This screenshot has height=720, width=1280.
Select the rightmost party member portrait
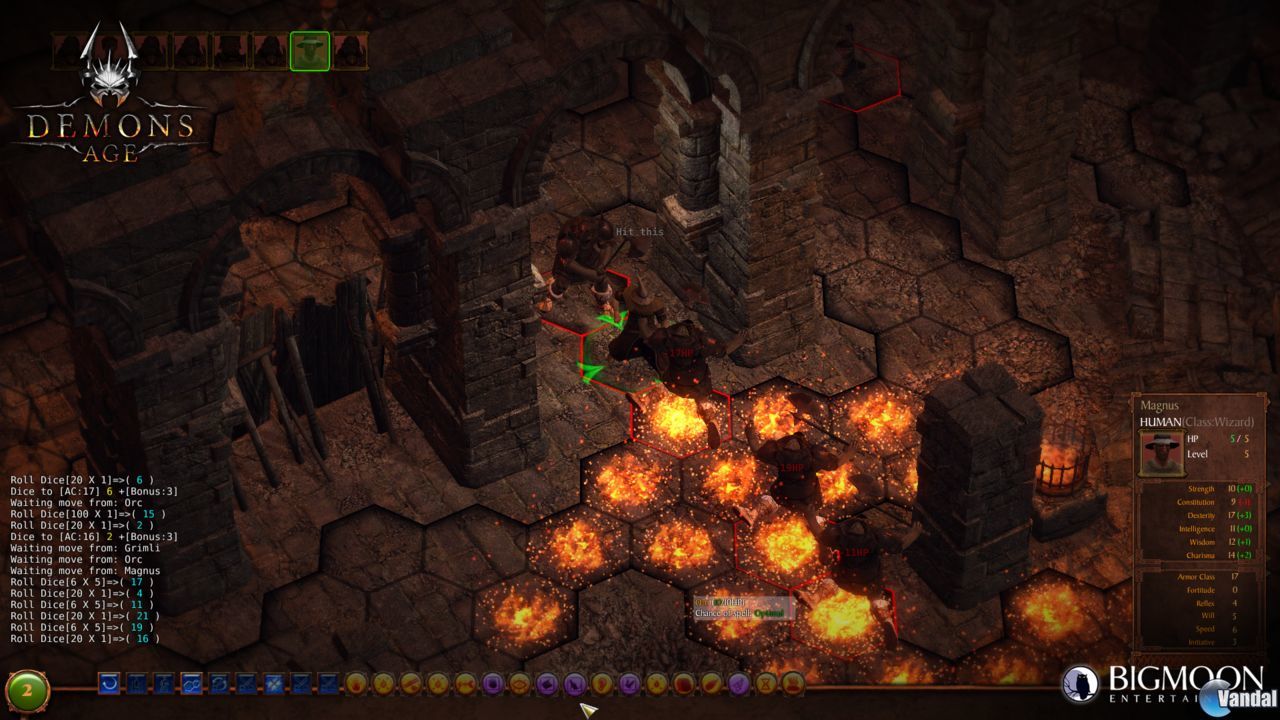pyautogui.click(x=352, y=47)
